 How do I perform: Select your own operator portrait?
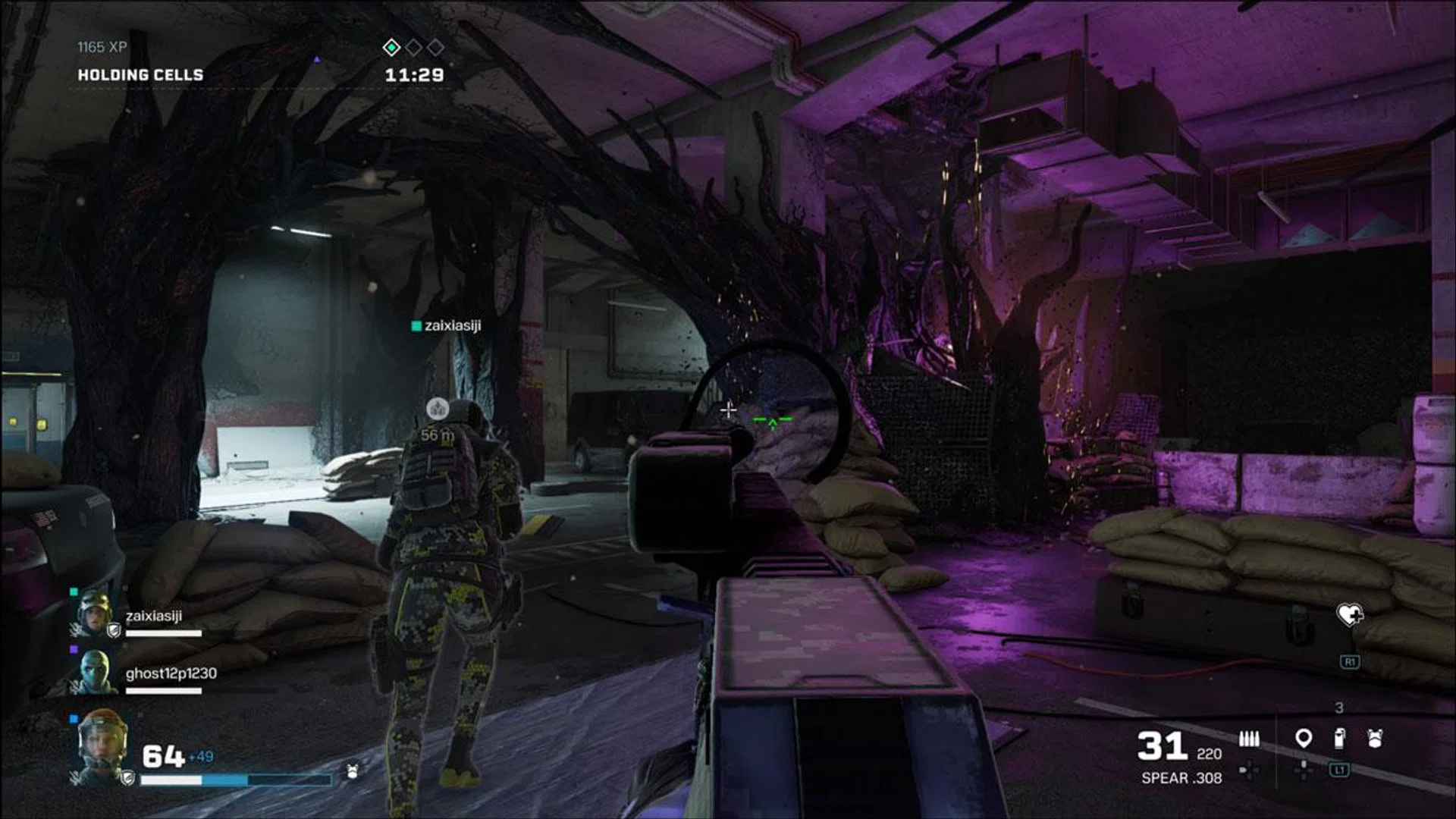101,745
